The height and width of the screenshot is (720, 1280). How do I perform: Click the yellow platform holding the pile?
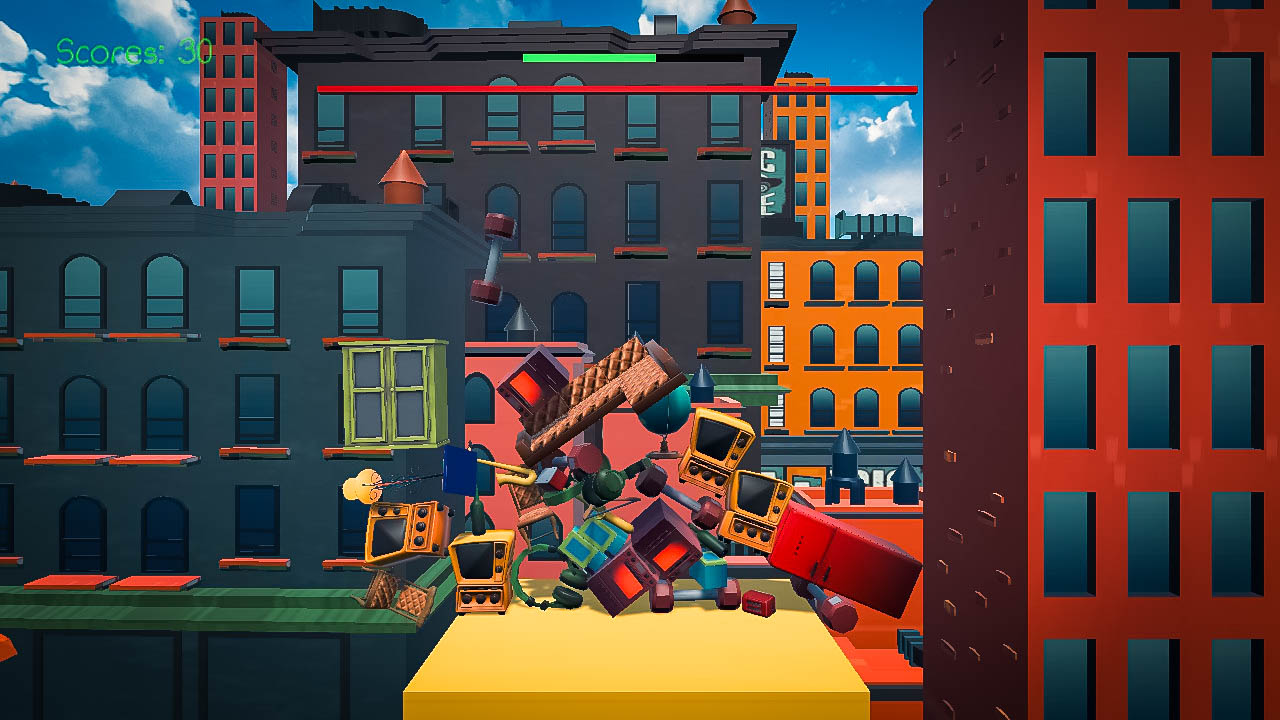630,670
